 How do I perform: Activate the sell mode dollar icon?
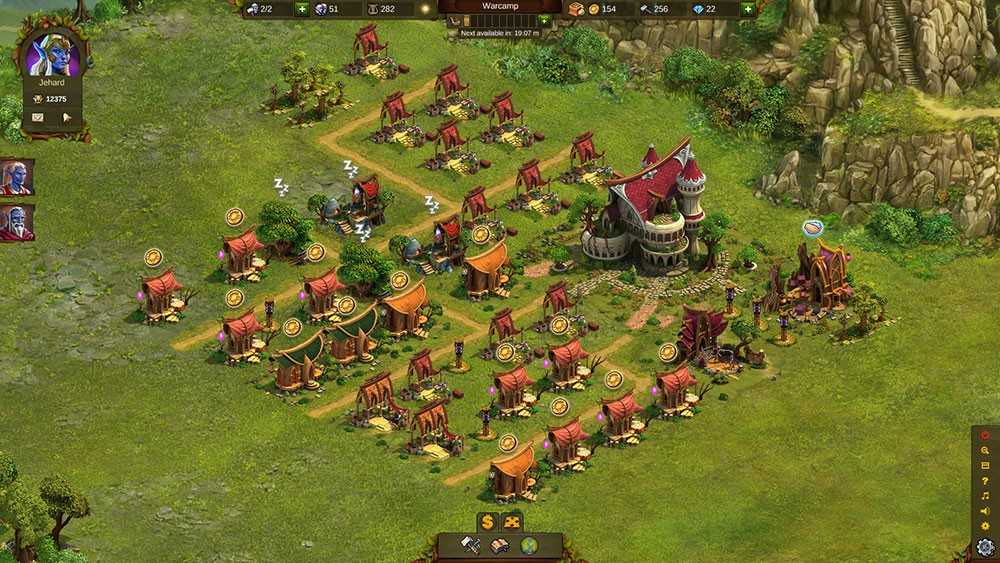(487, 521)
